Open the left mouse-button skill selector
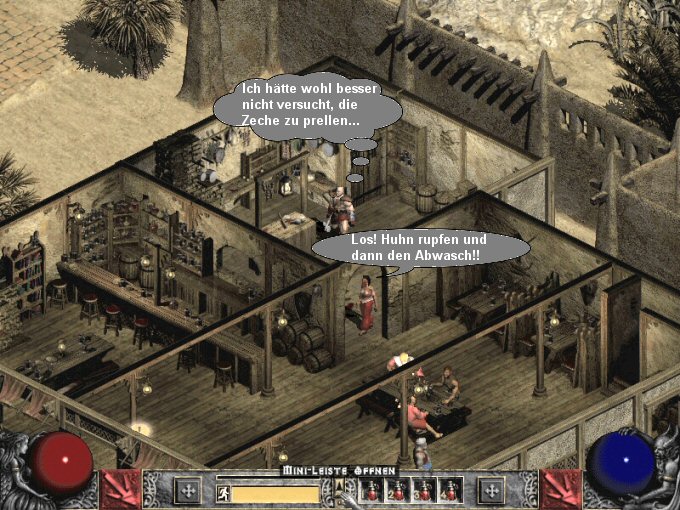 click(187, 490)
